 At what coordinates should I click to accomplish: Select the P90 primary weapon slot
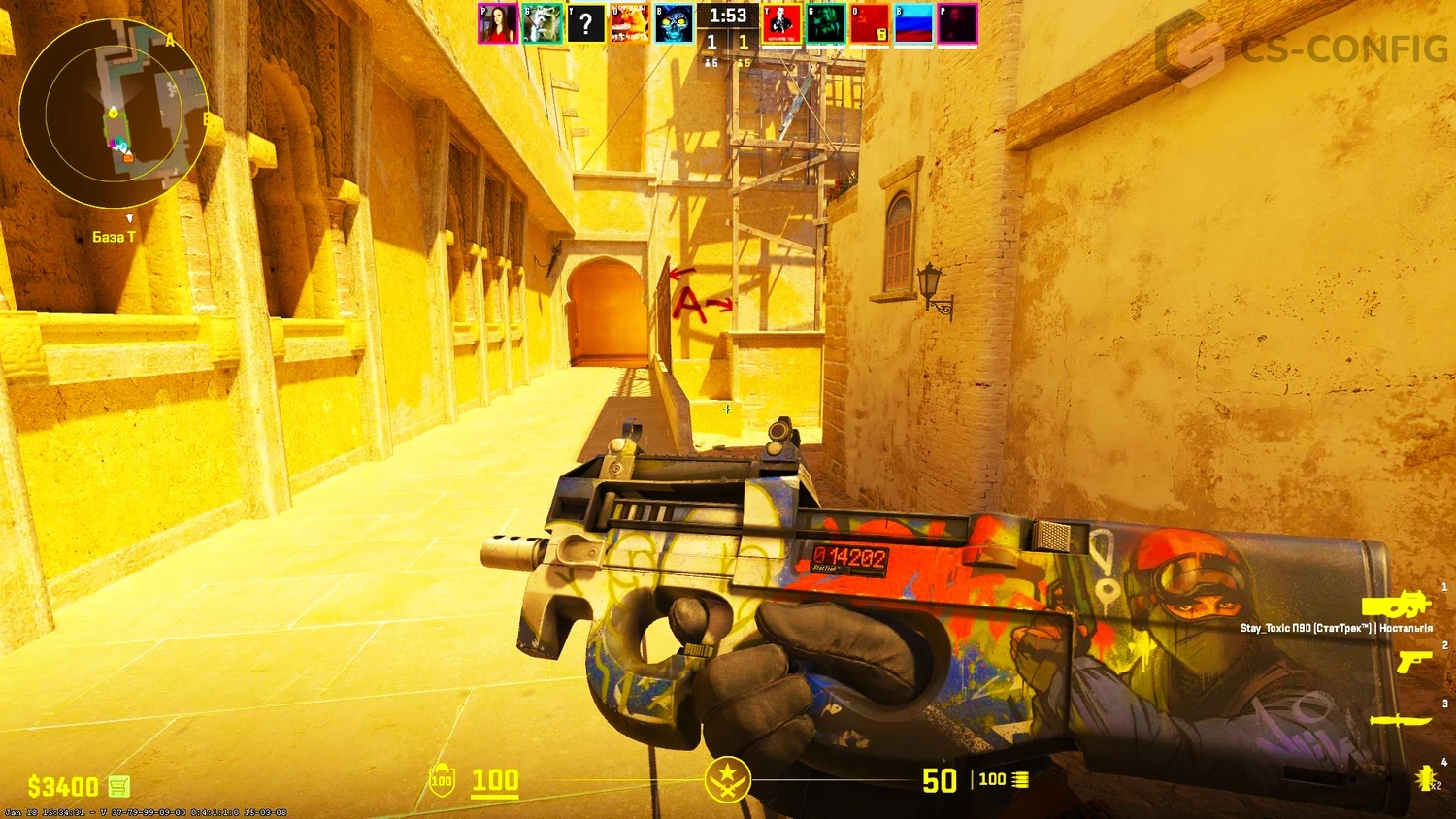(1396, 606)
